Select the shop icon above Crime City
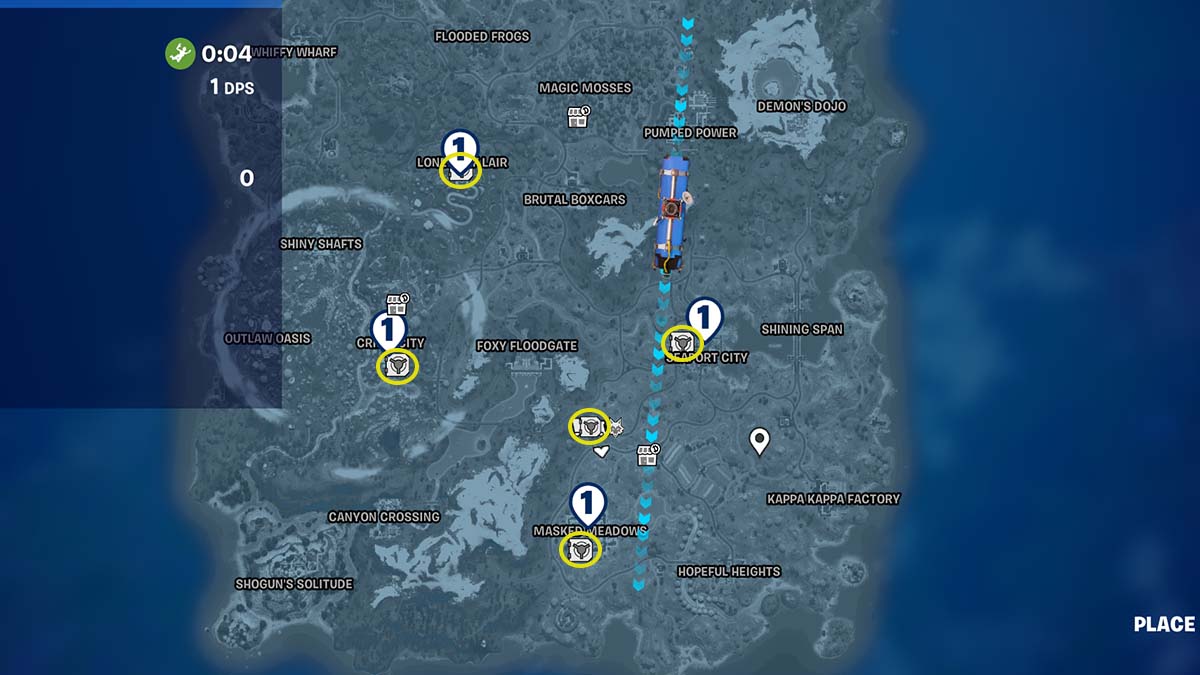This screenshot has width=1200, height=675. click(x=397, y=303)
